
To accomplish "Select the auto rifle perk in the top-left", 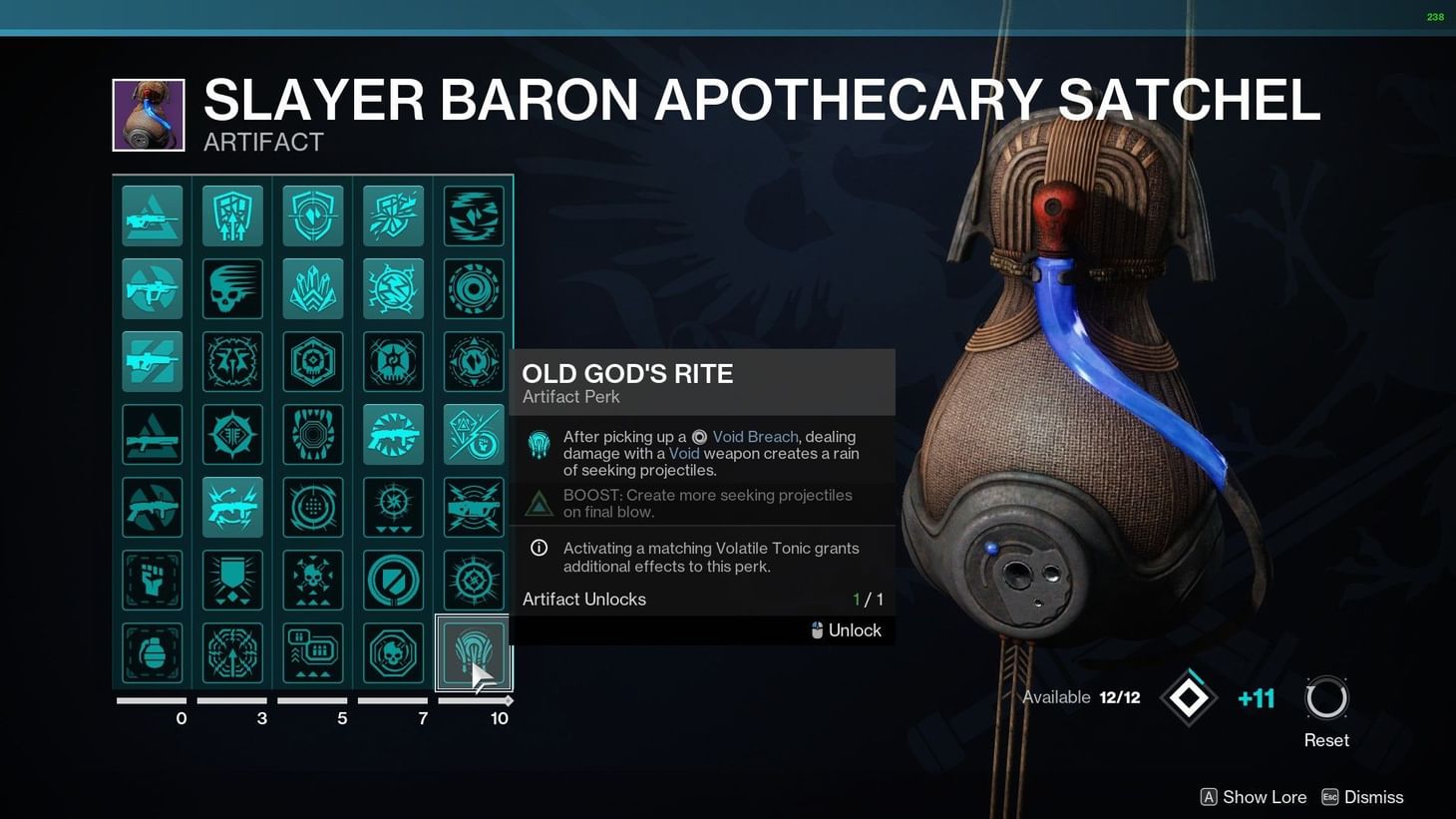I will tap(152, 214).
